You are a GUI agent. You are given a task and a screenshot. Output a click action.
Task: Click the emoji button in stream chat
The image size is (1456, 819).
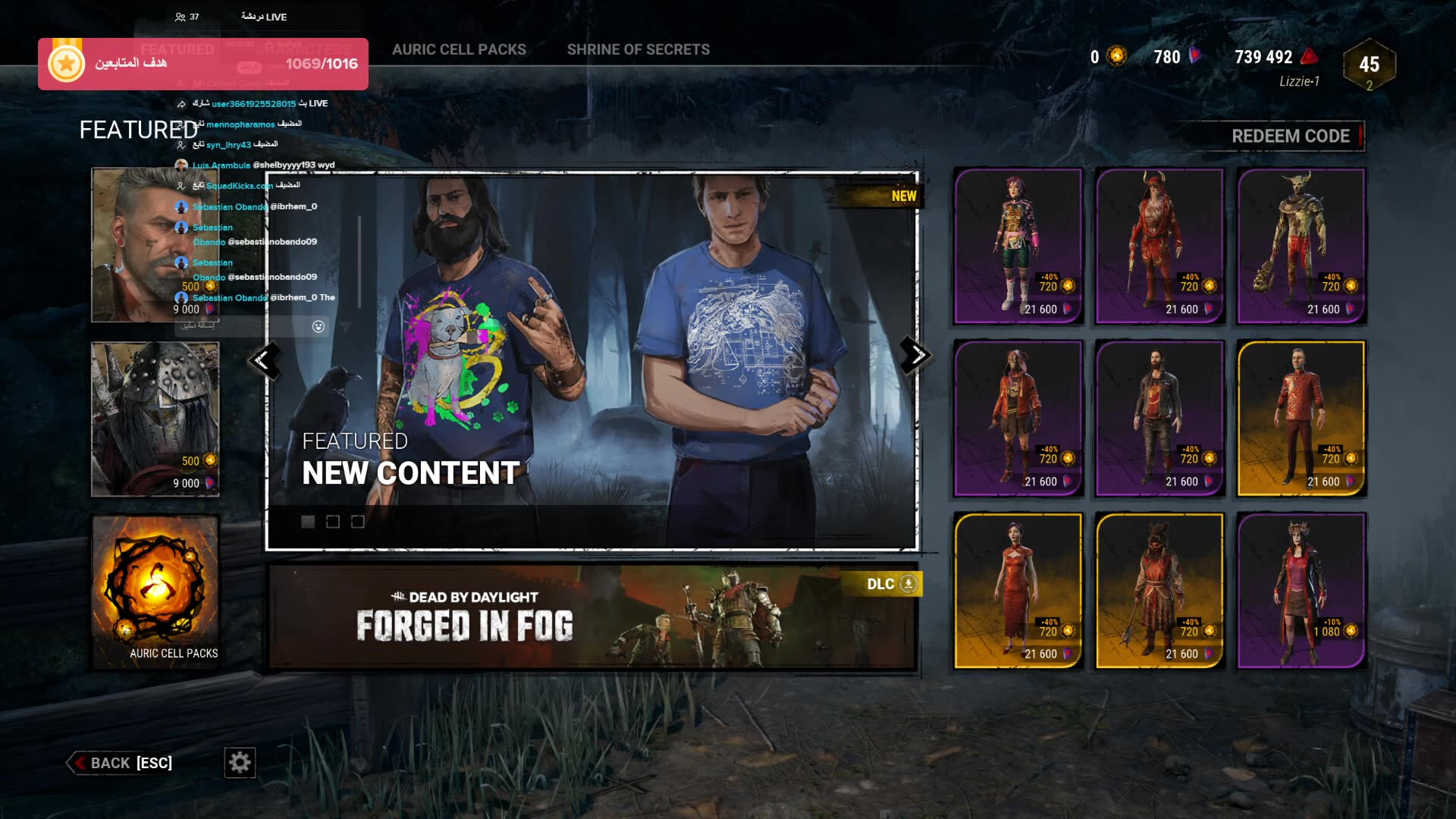318,326
